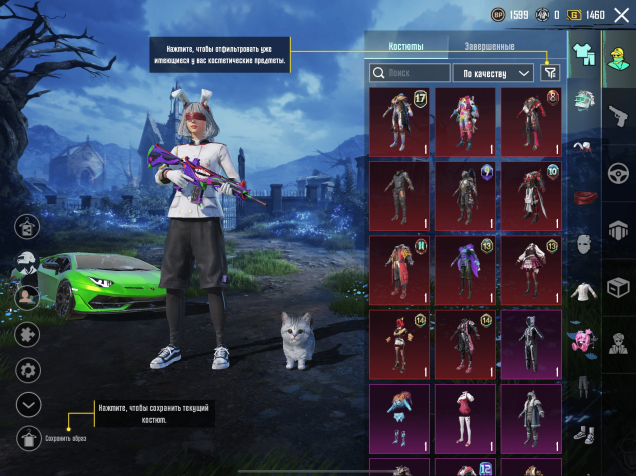
Task: Choose the sneakers footwear category
Action: 583,435
